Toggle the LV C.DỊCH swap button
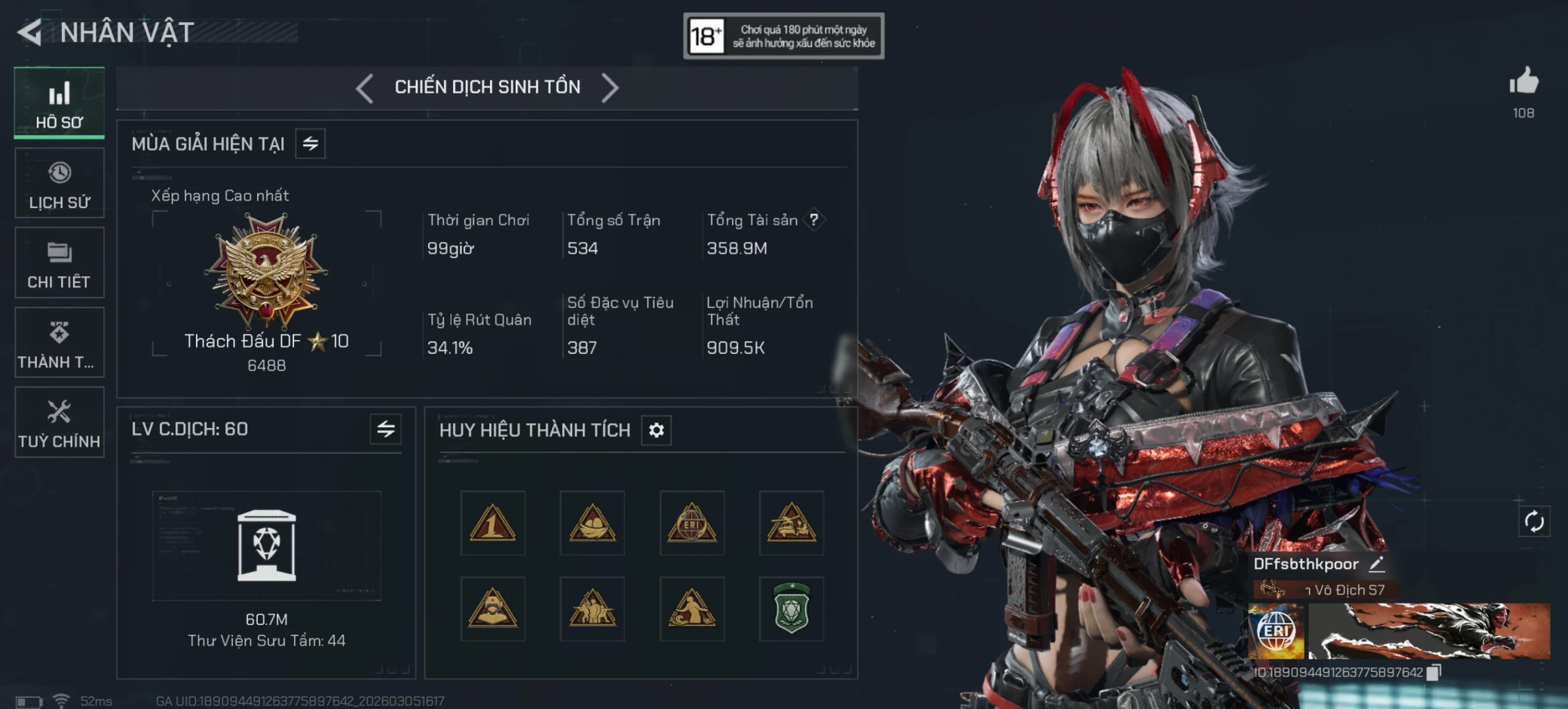 coord(386,429)
